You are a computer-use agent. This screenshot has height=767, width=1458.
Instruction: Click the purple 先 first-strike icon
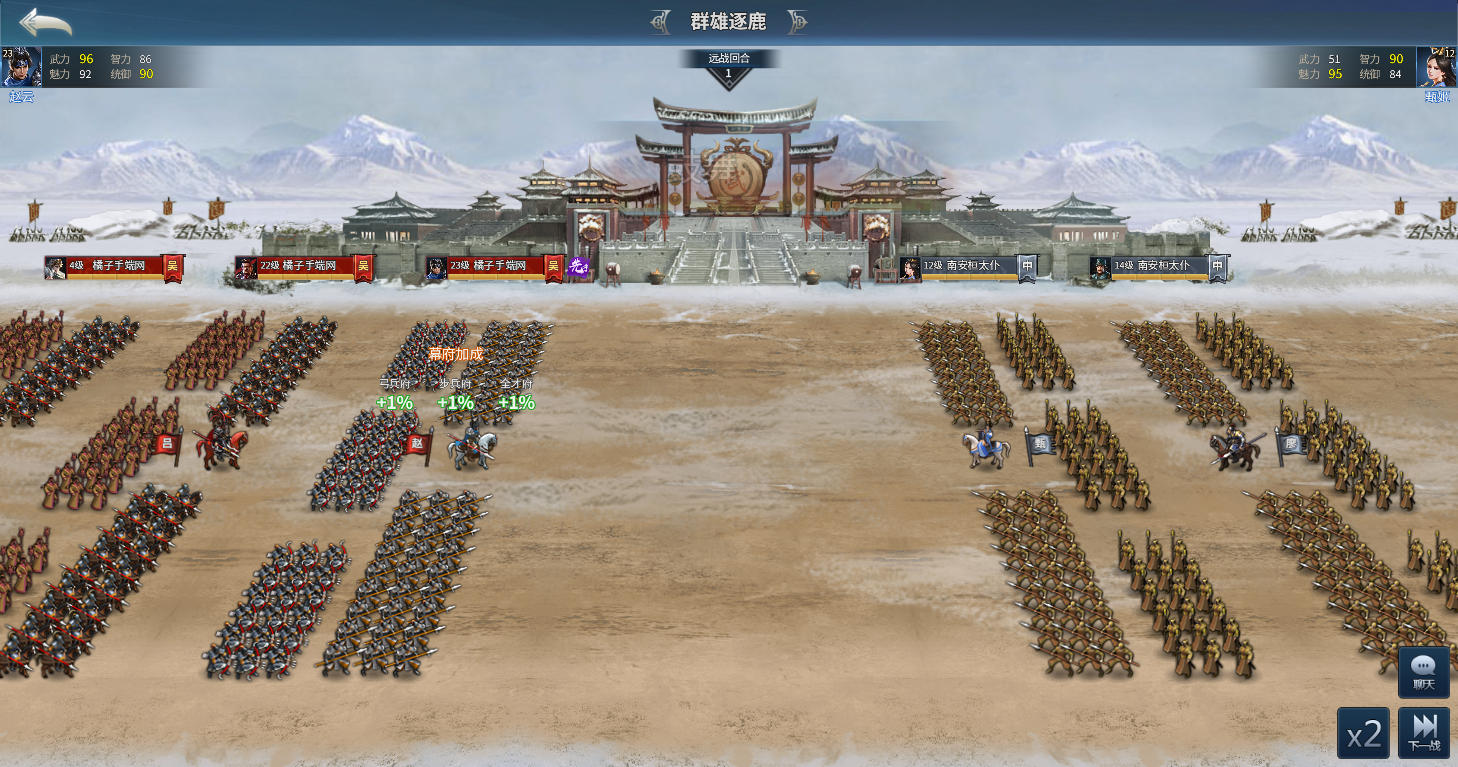tap(577, 267)
